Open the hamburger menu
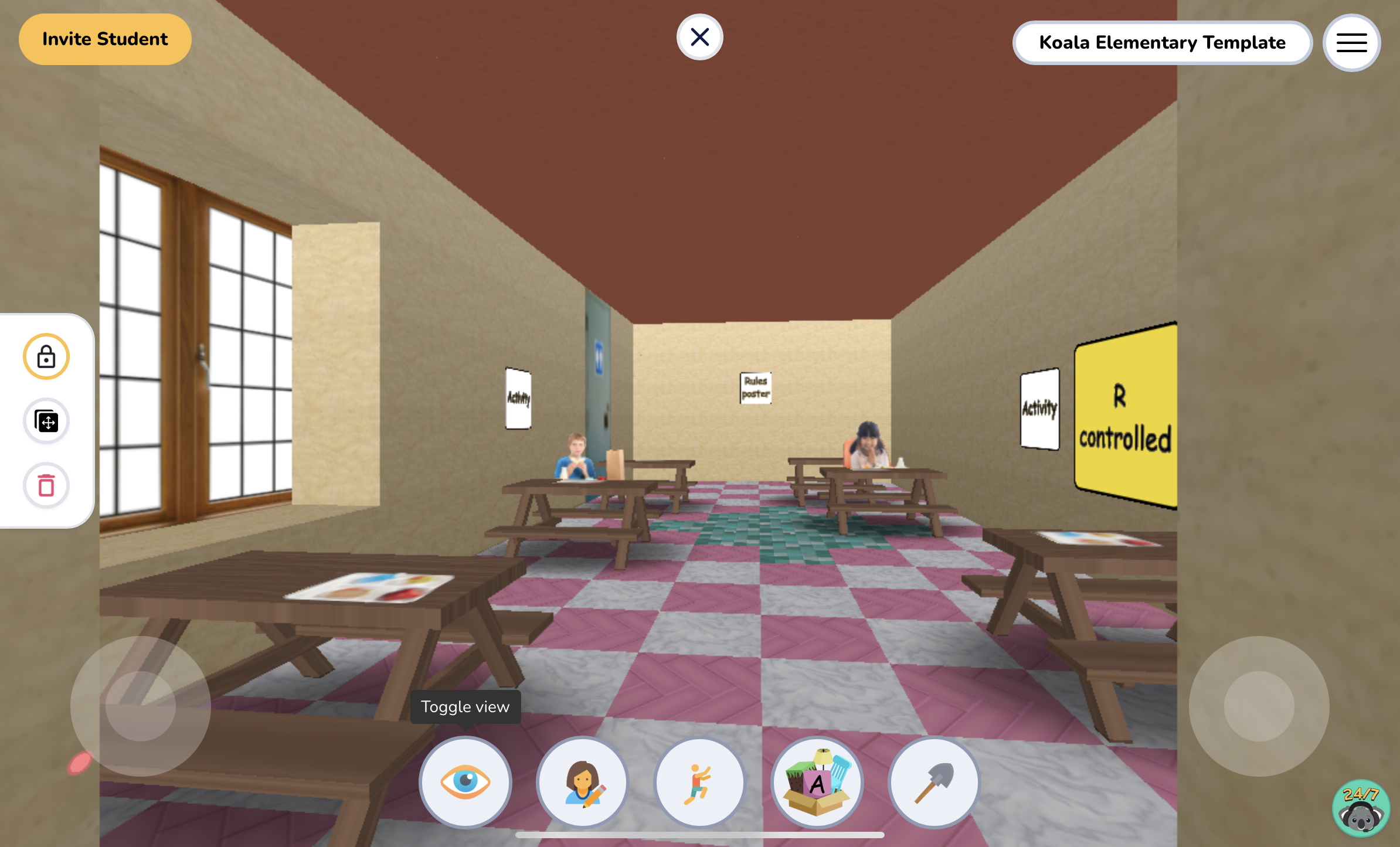Image resolution: width=1400 pixels, height=847 pixels. tap(1351, 42)
